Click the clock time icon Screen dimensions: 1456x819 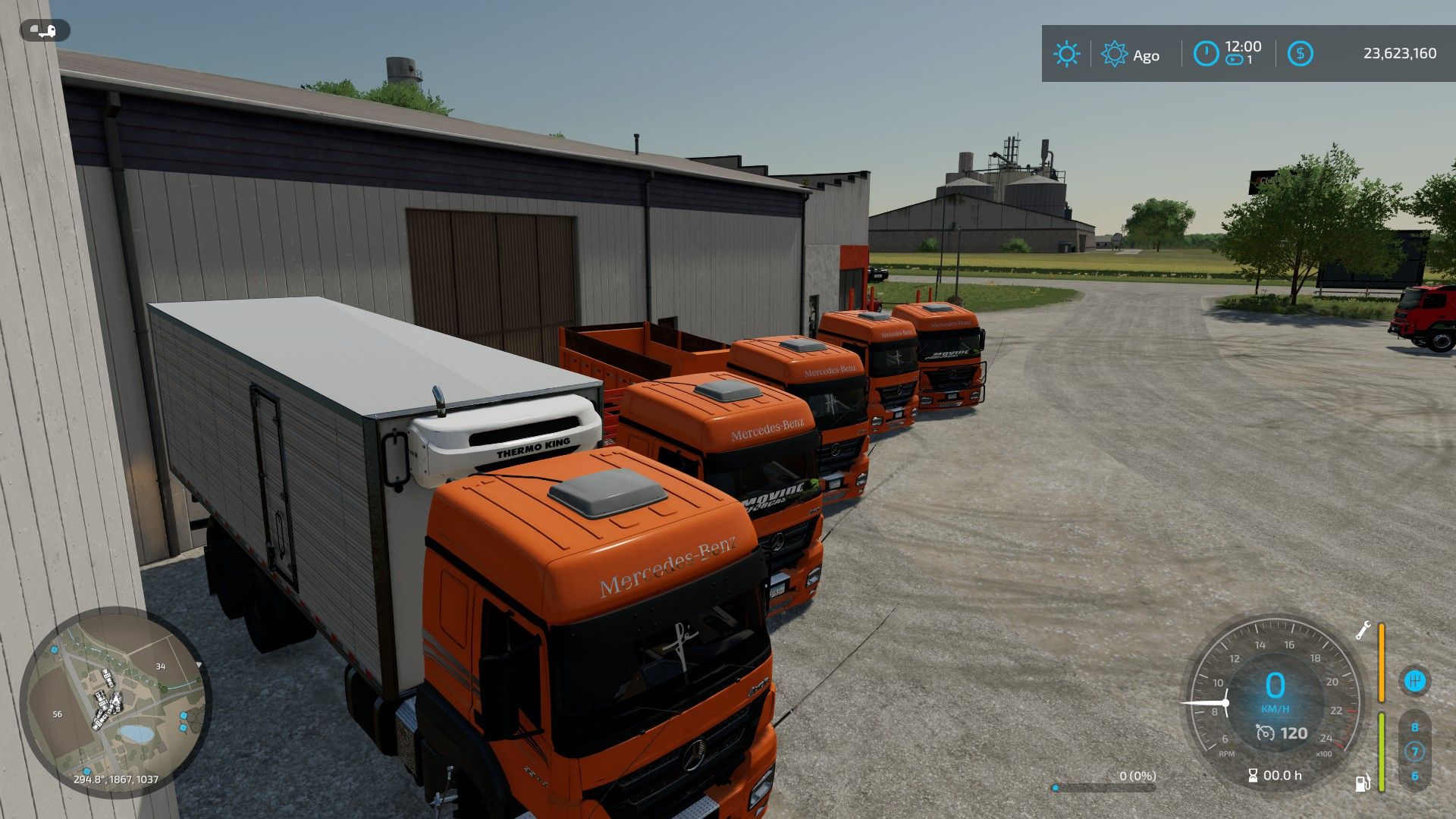click(x=1206, y=54)
